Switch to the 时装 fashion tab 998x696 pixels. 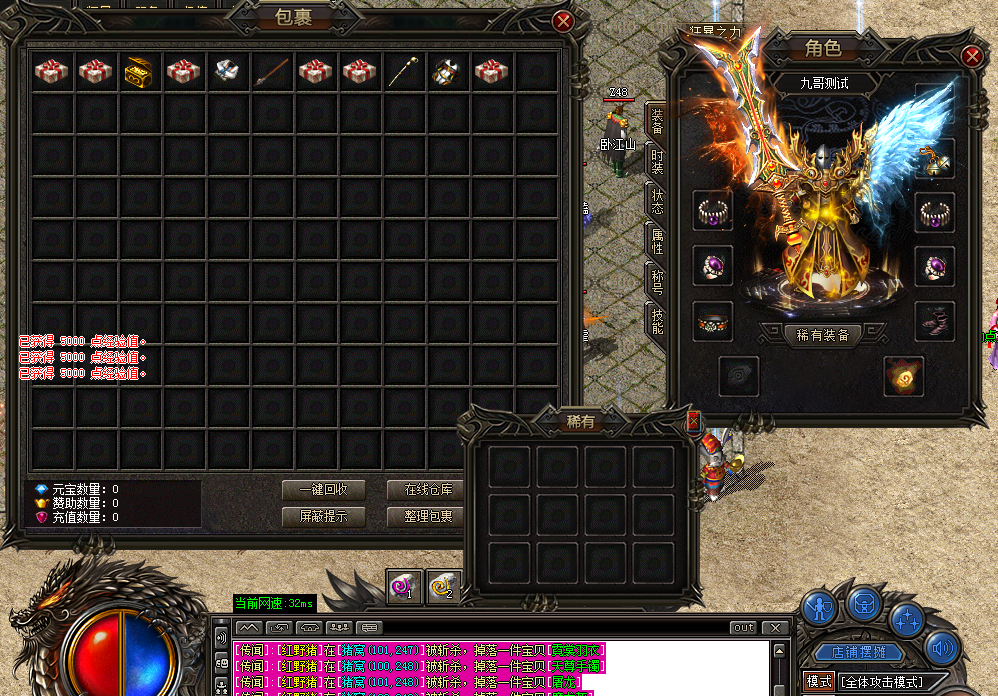(657, 161)
